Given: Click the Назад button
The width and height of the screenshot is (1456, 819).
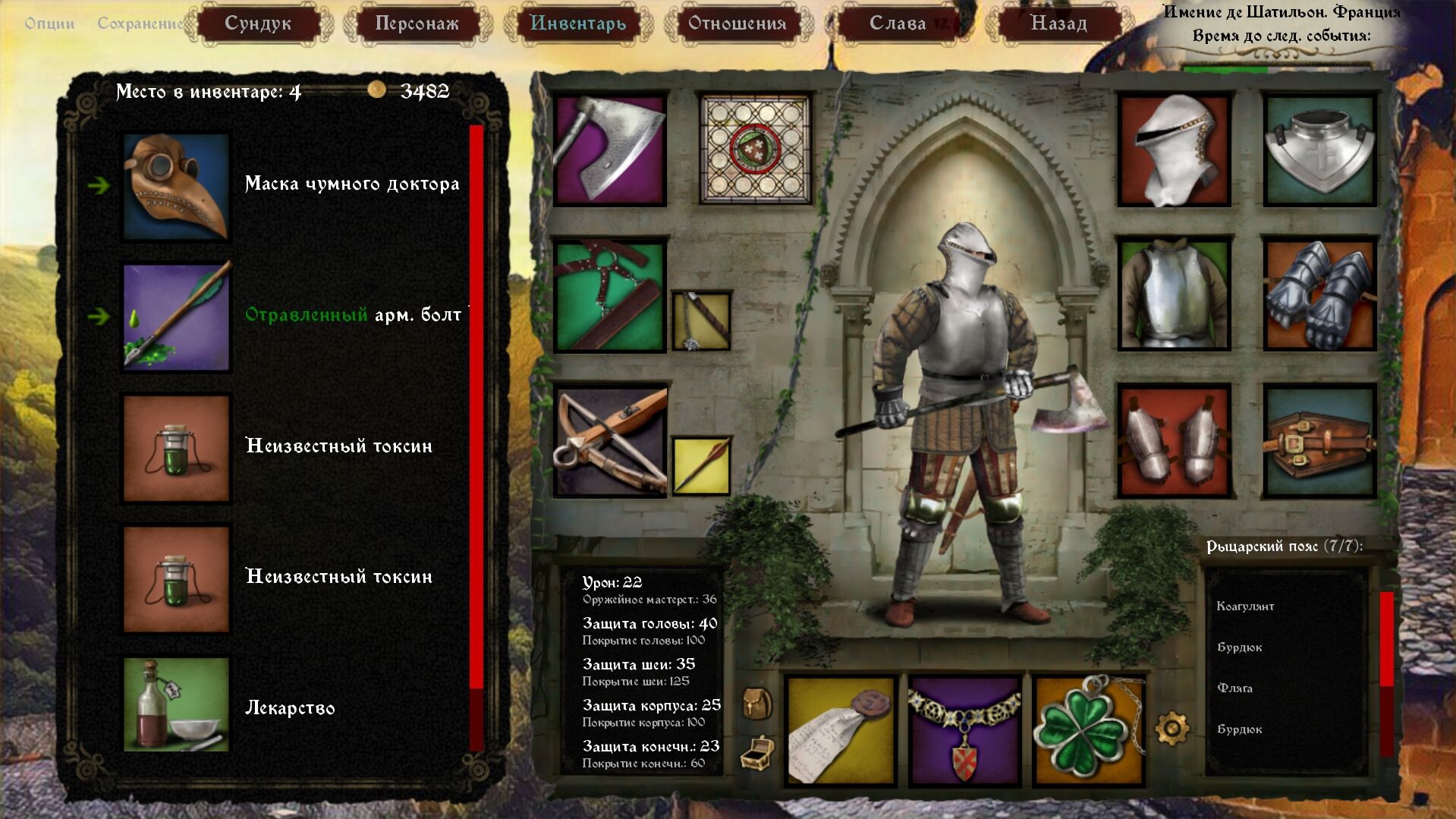Looking at the screenshot, I should [x=1058, y=24].
